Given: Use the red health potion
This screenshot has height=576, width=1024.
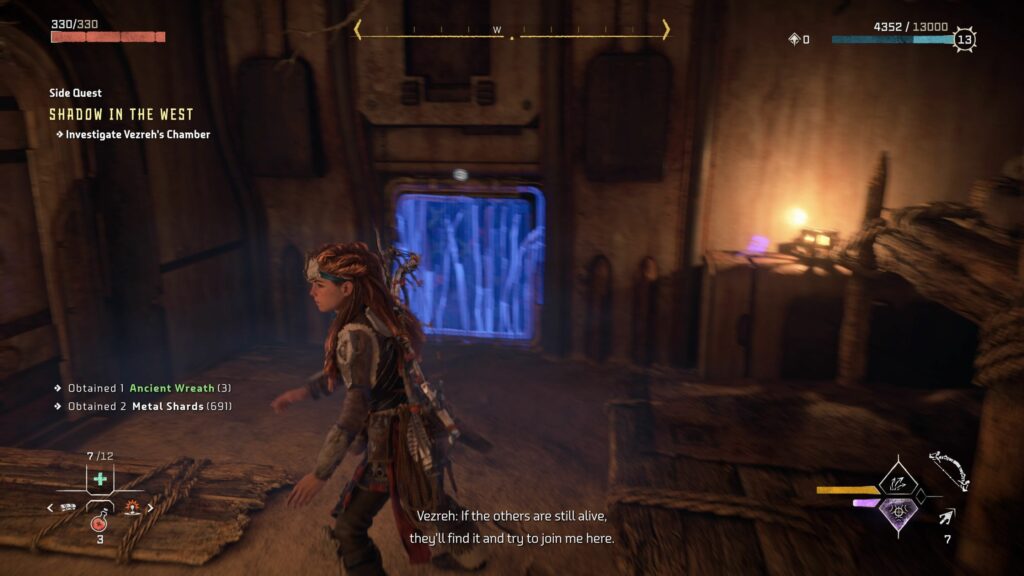Looking at the screenshot, I should [x=100, y=521].
